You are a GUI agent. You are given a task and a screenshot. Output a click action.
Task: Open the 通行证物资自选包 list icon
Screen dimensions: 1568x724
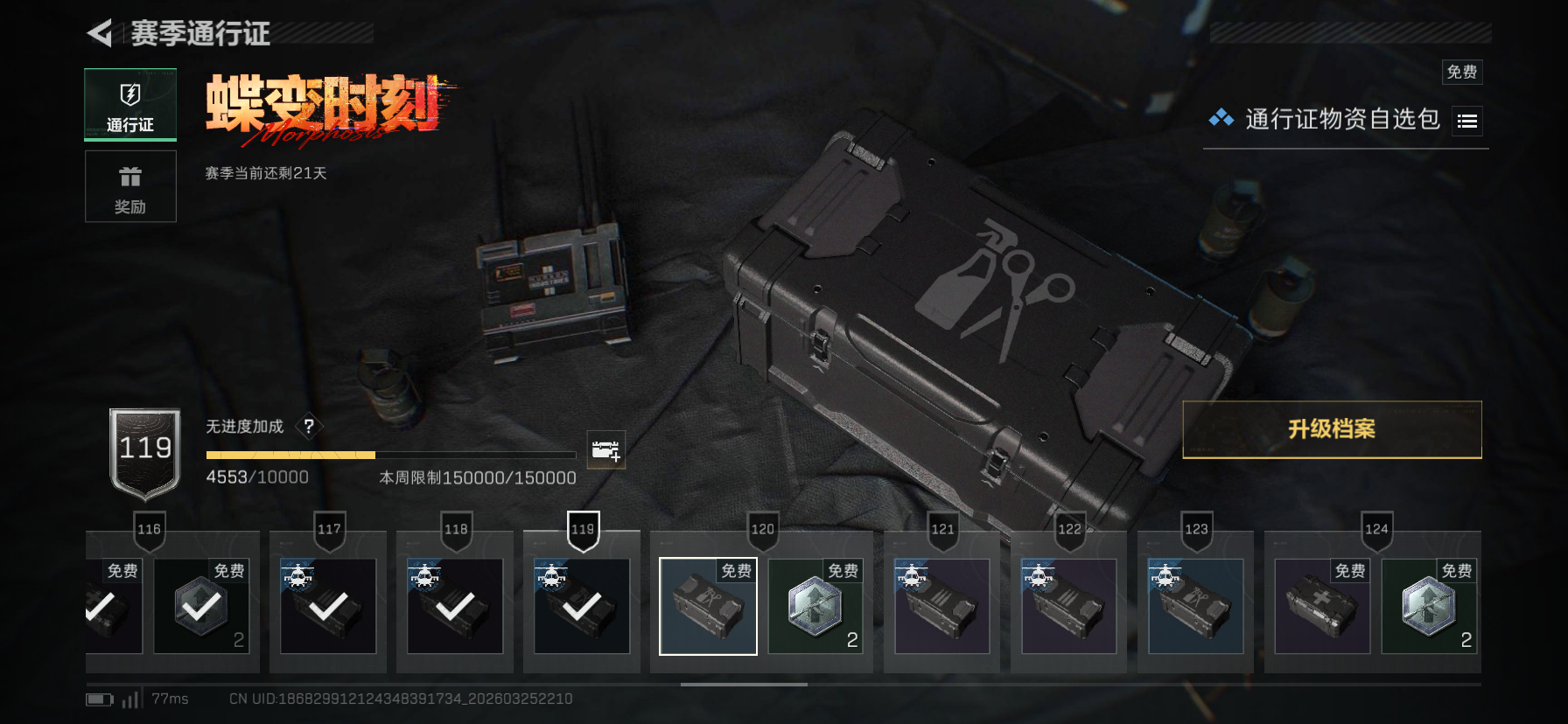click(1467, 122)
